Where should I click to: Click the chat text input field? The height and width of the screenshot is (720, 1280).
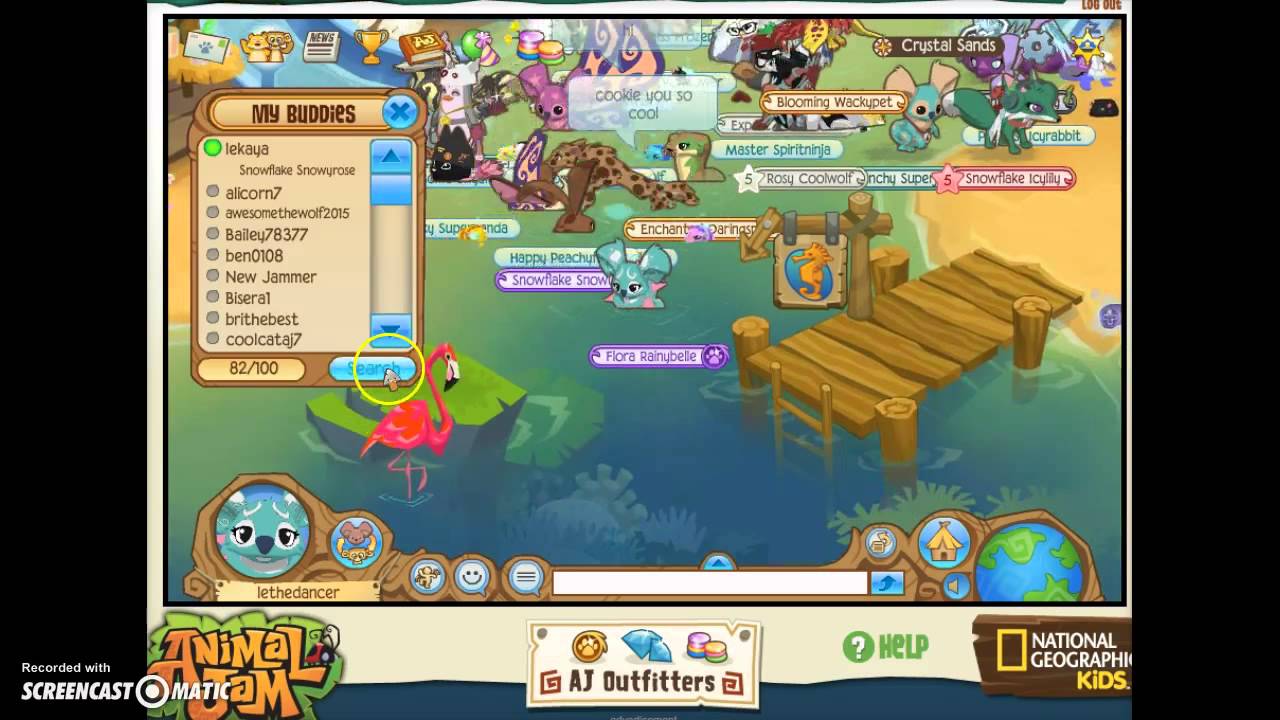(710, 582)
